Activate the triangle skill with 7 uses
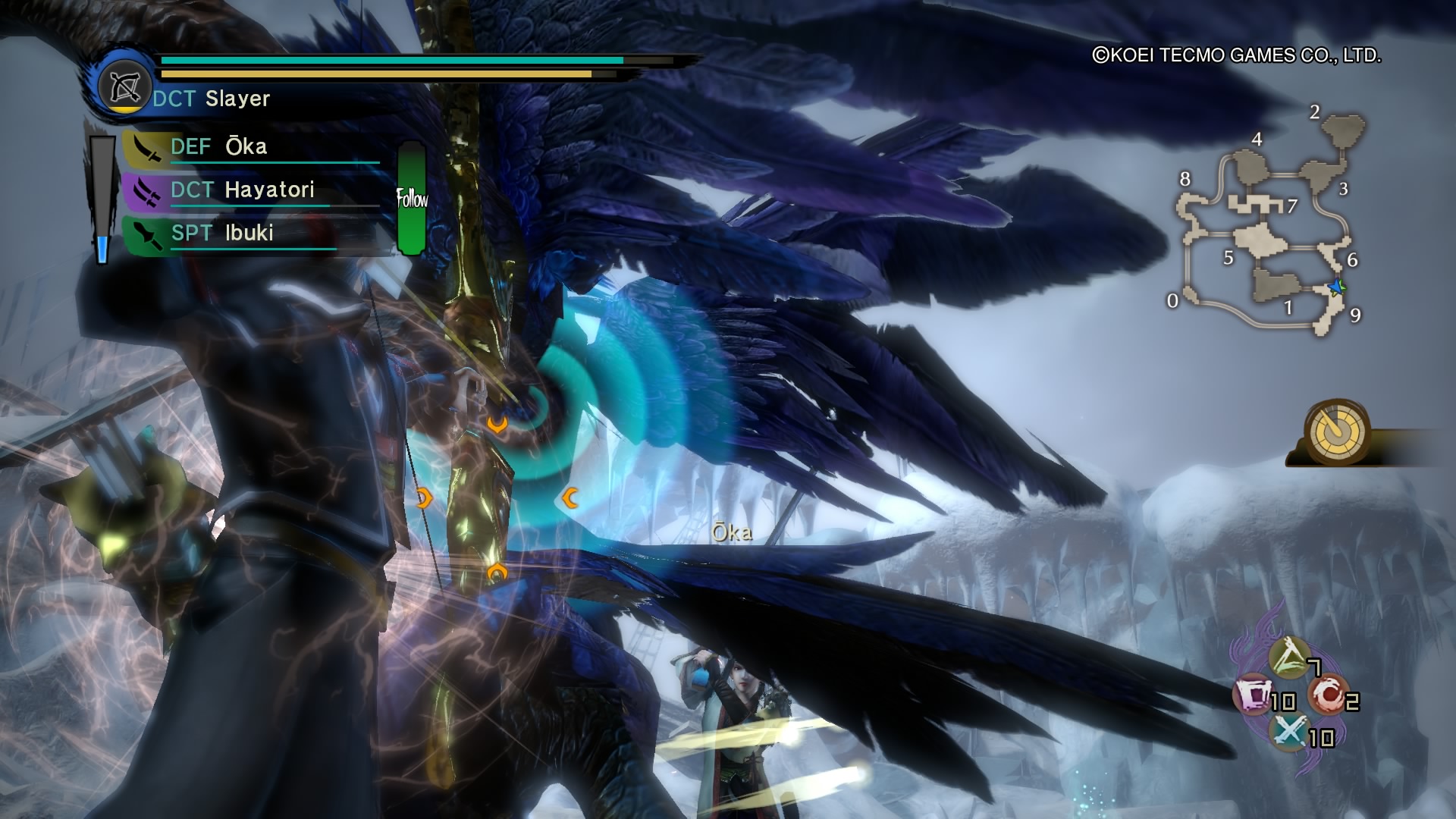The image size is (1456, 819). click(1289, 657)
